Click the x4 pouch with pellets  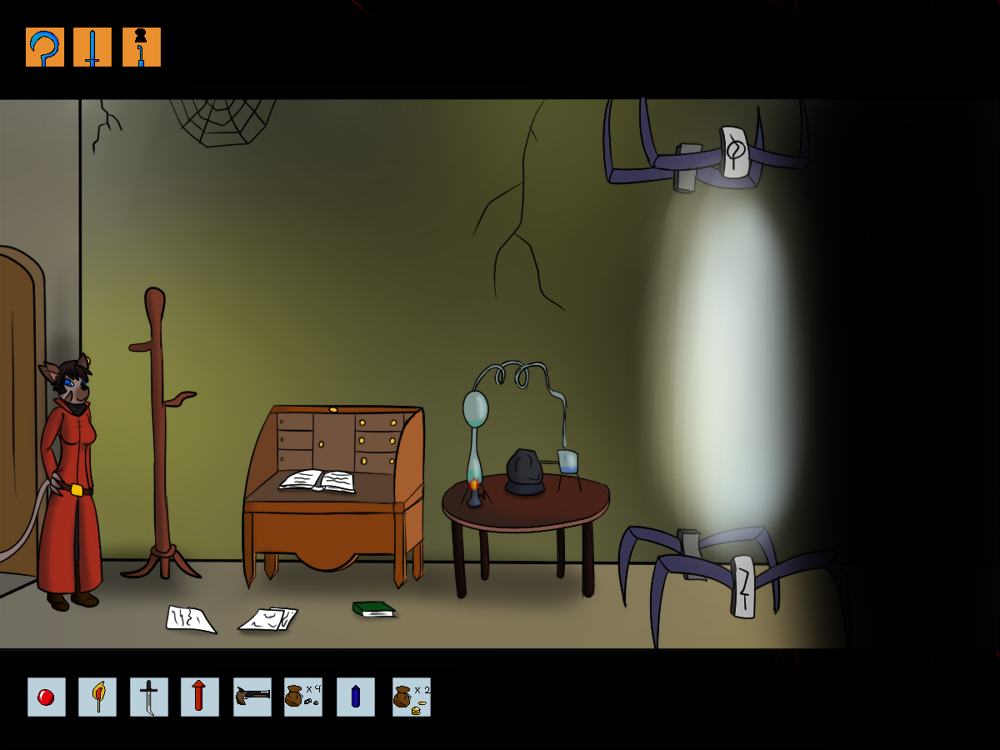coord(303,697)
